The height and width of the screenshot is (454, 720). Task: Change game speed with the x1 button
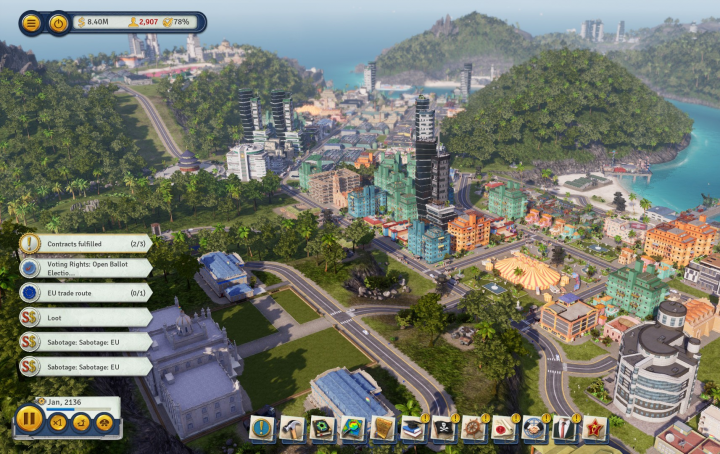[58, 423]
